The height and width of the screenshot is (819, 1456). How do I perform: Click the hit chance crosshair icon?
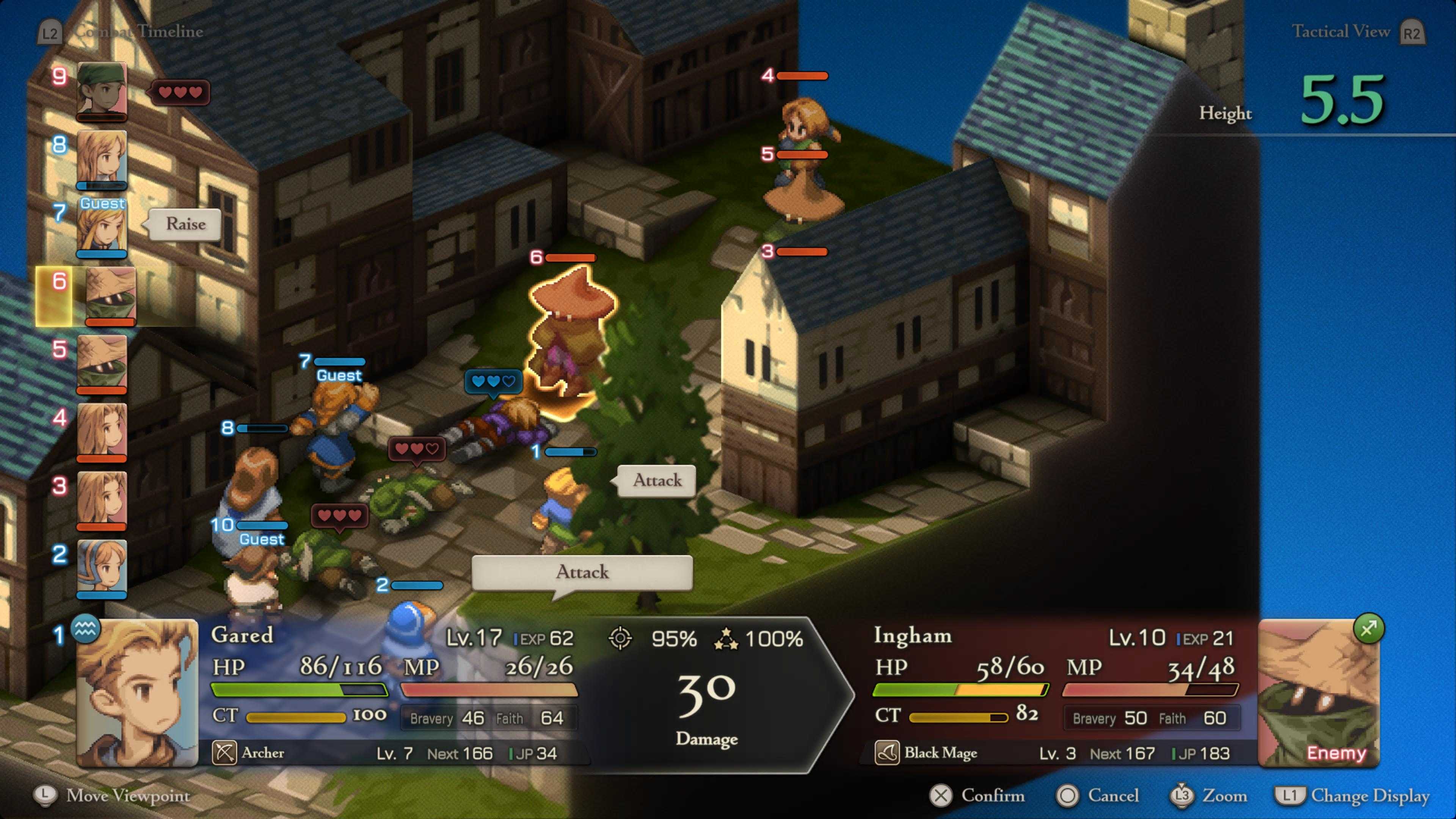(620, 639)
